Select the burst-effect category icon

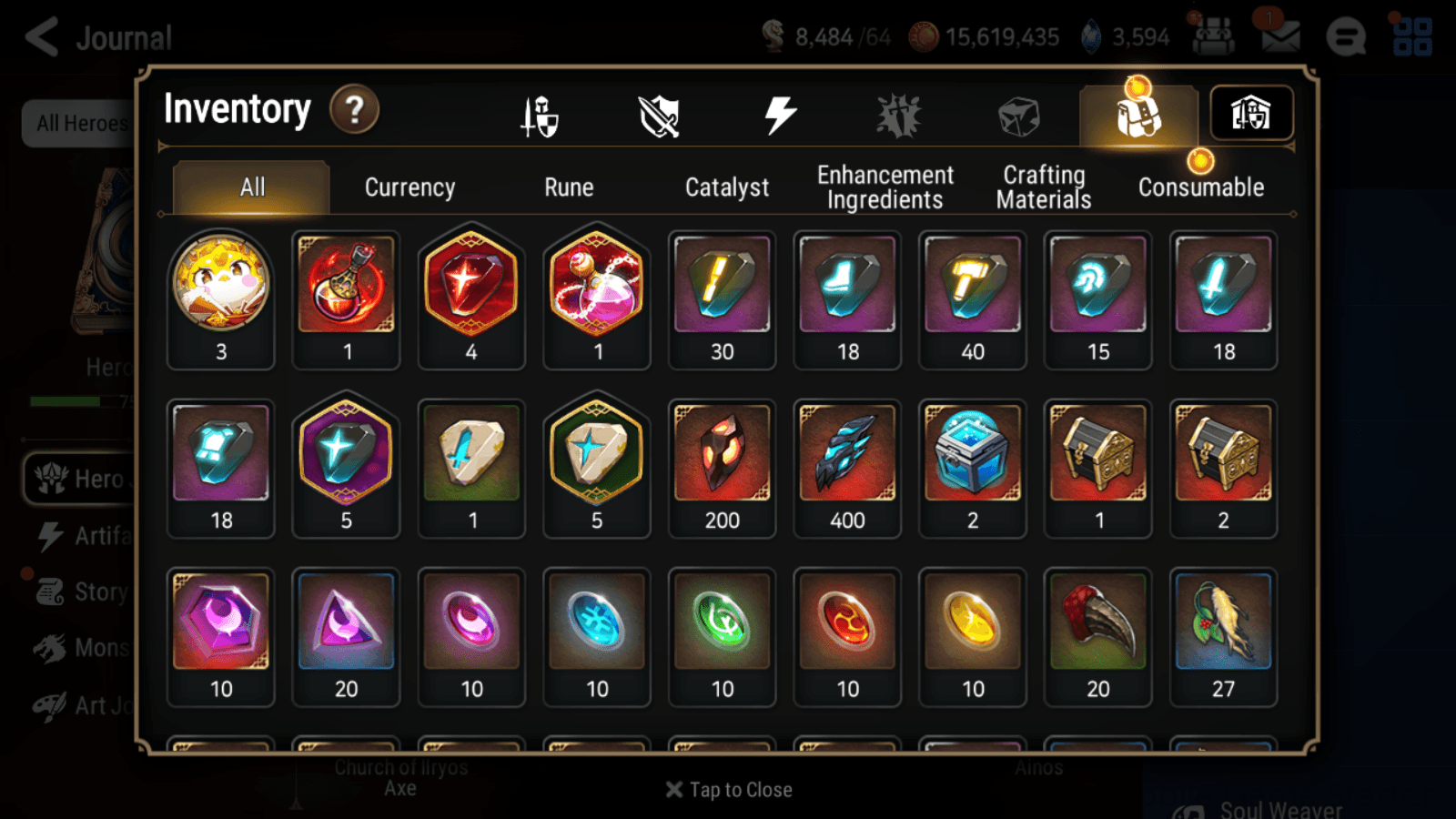coord(899,113)
